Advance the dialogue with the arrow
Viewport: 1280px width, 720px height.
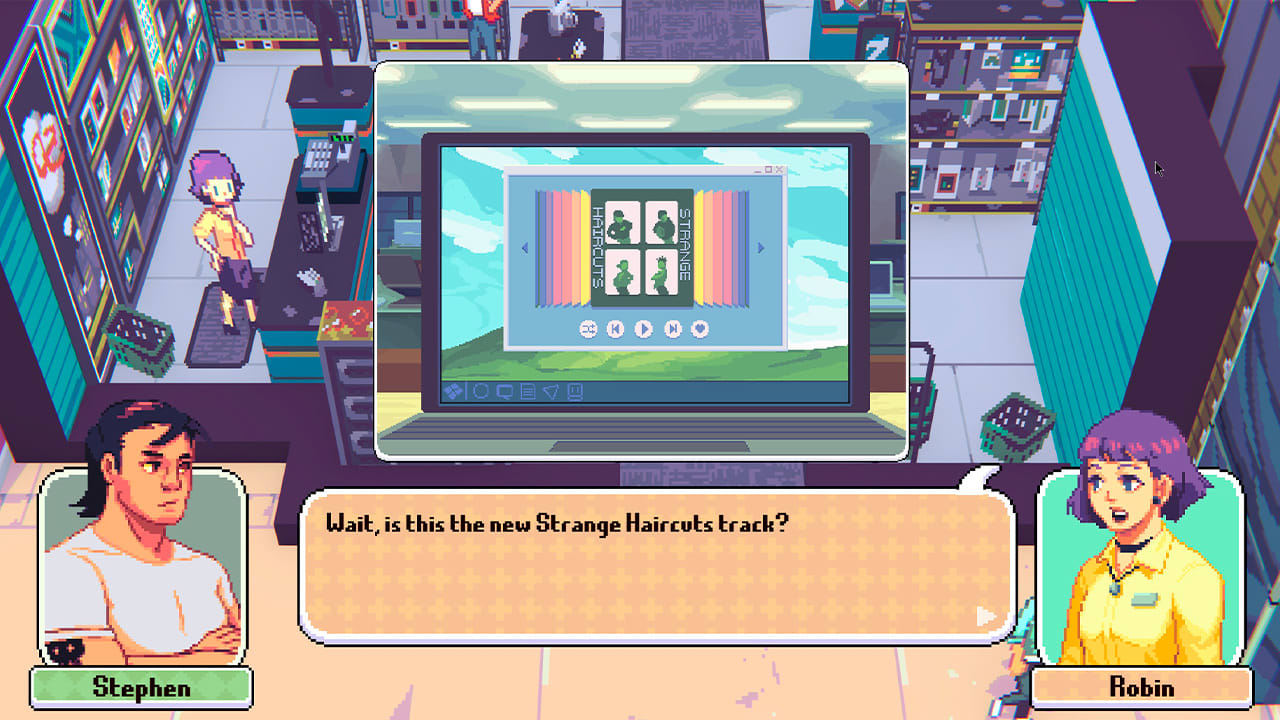988,616
